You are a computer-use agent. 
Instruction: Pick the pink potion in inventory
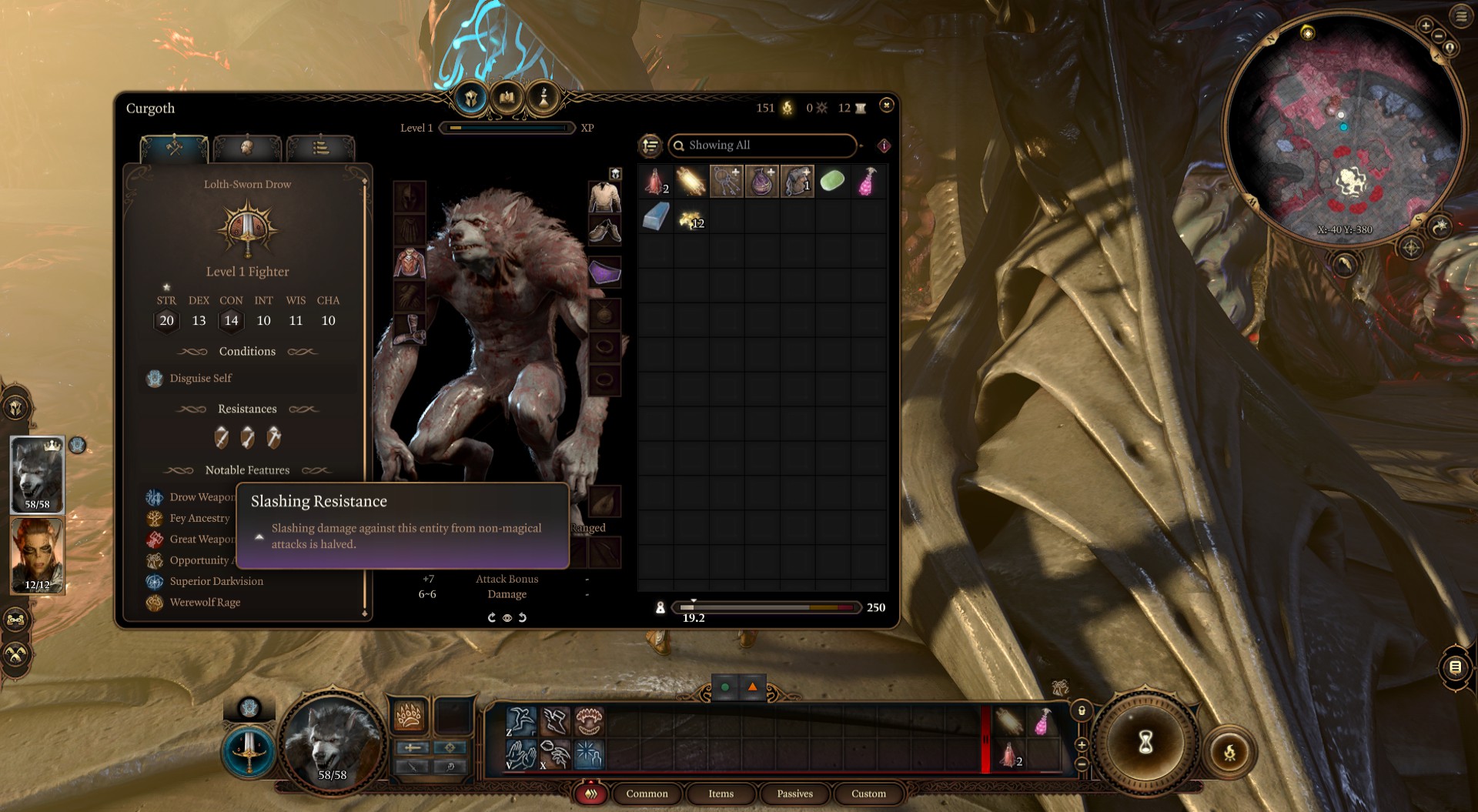pyautogui.click(x=868, y=182)
